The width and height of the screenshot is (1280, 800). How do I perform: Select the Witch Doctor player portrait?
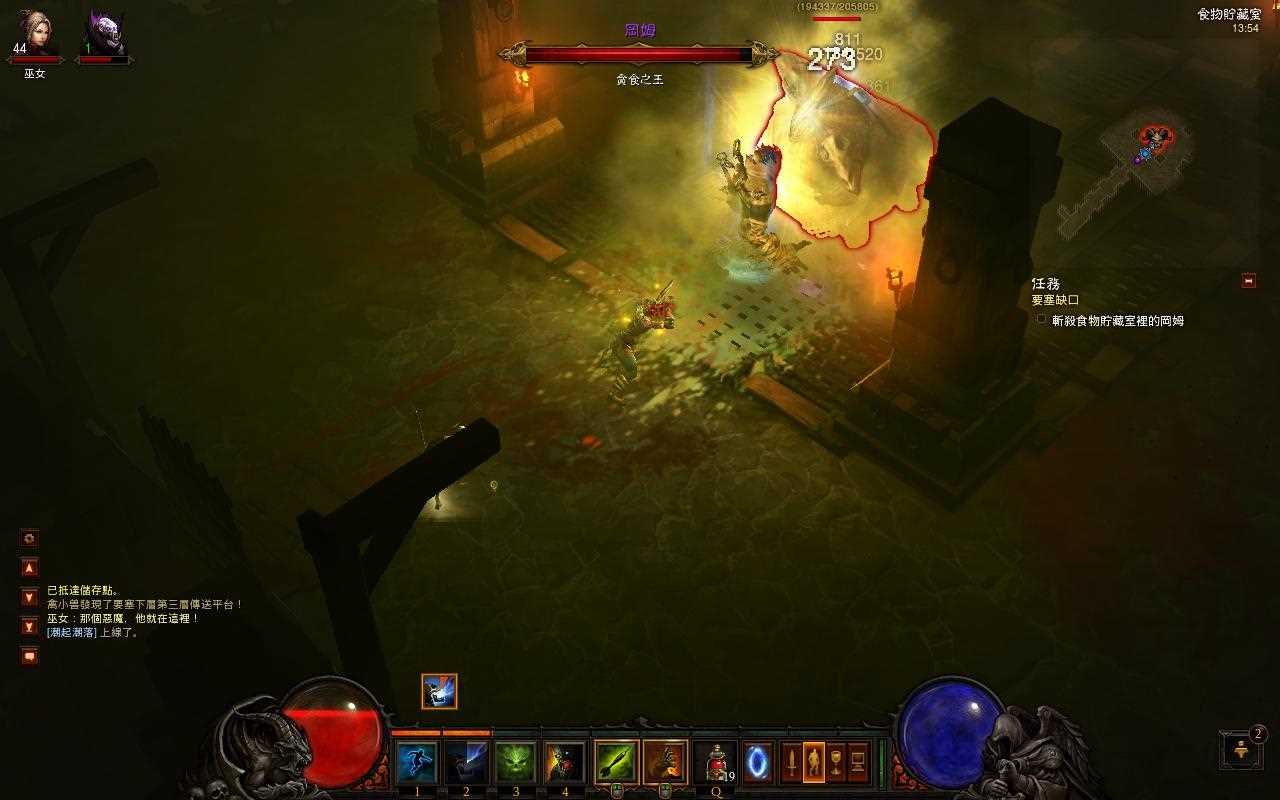point(35,33)
